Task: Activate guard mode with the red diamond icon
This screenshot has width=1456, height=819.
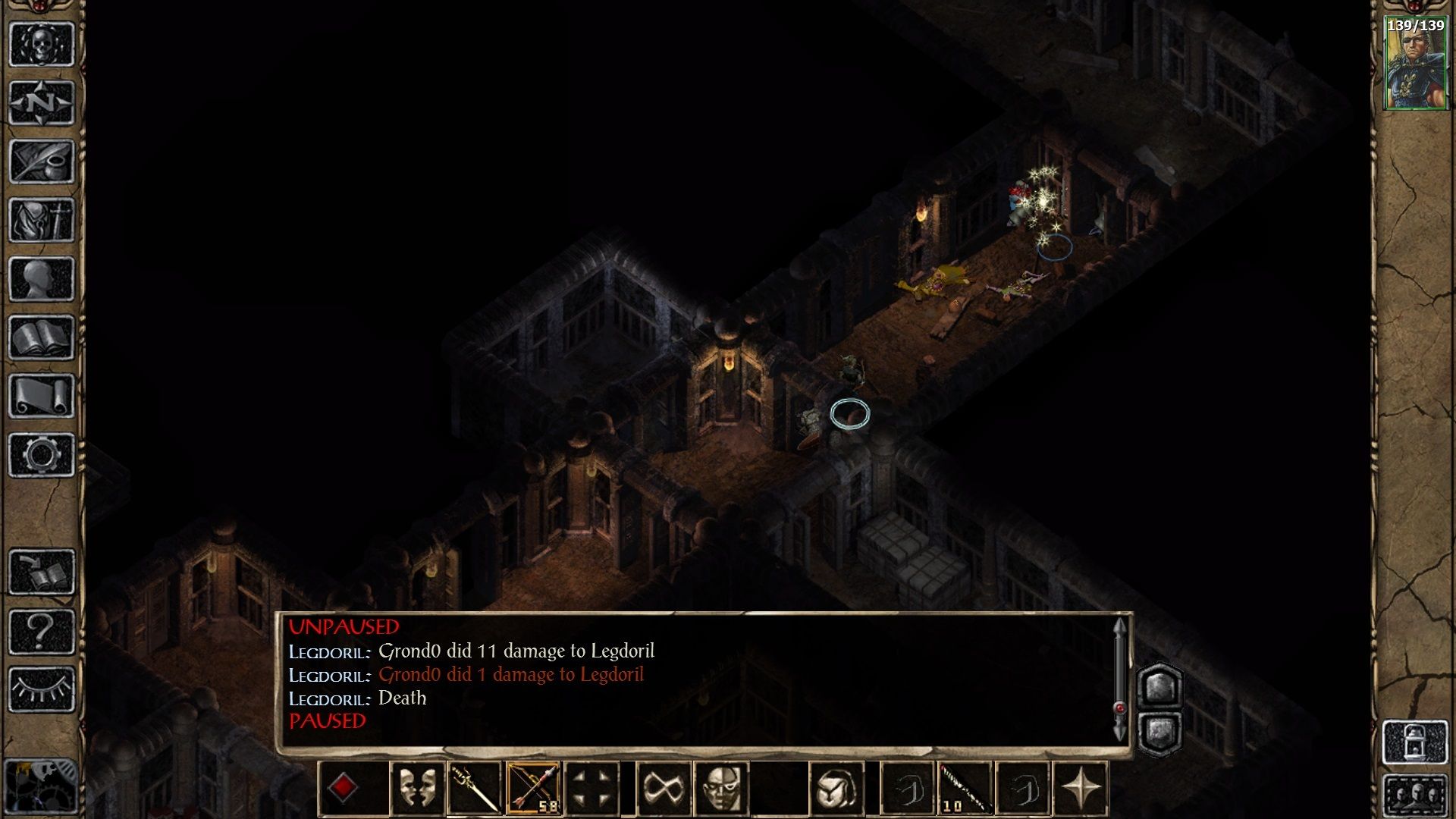Action: [343, 787]
